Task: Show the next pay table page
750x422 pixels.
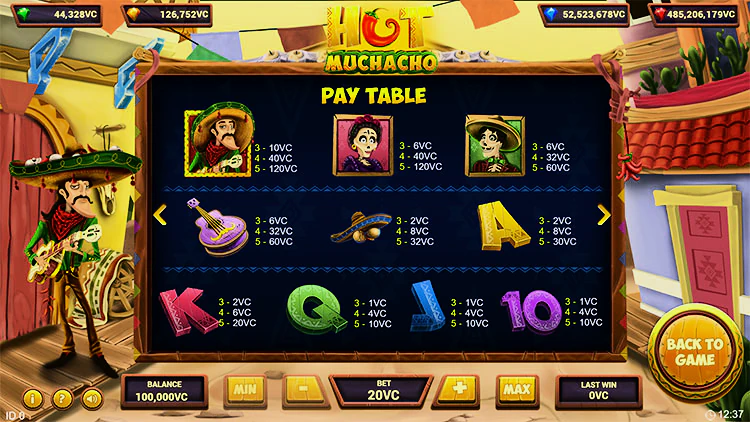Action: coord(603,215)
